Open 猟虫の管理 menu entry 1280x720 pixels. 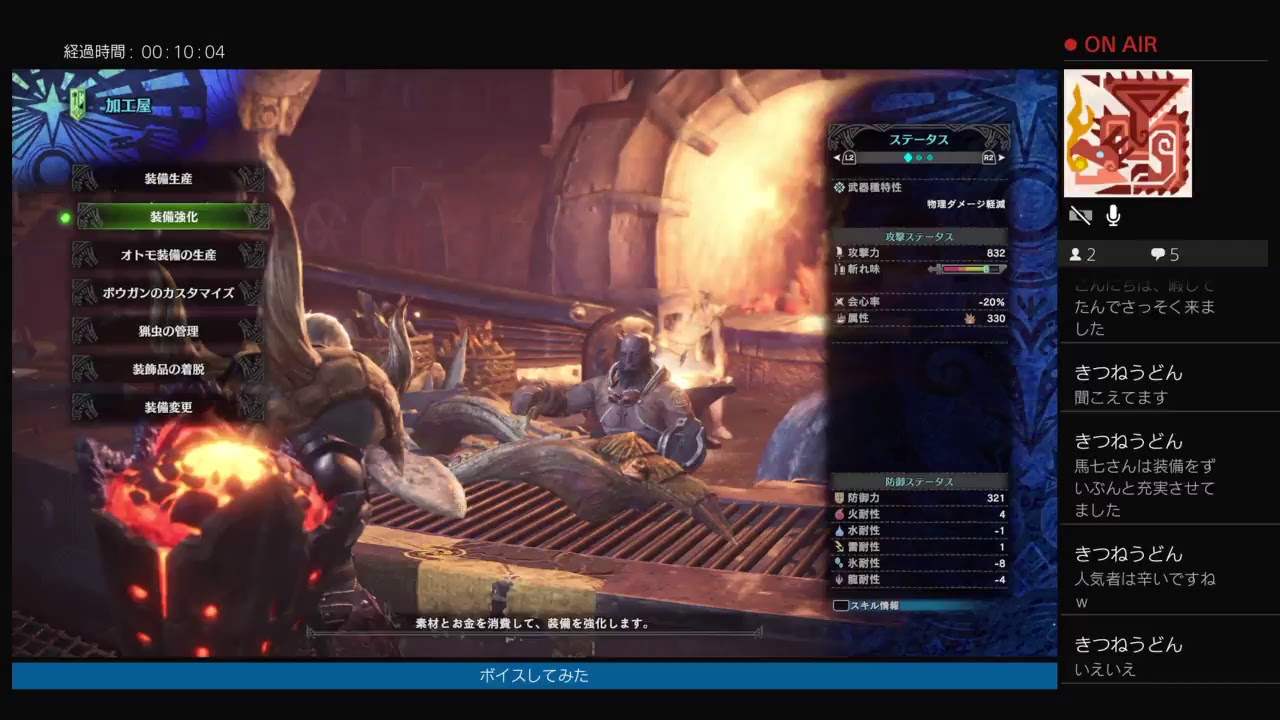coord(168,331)
